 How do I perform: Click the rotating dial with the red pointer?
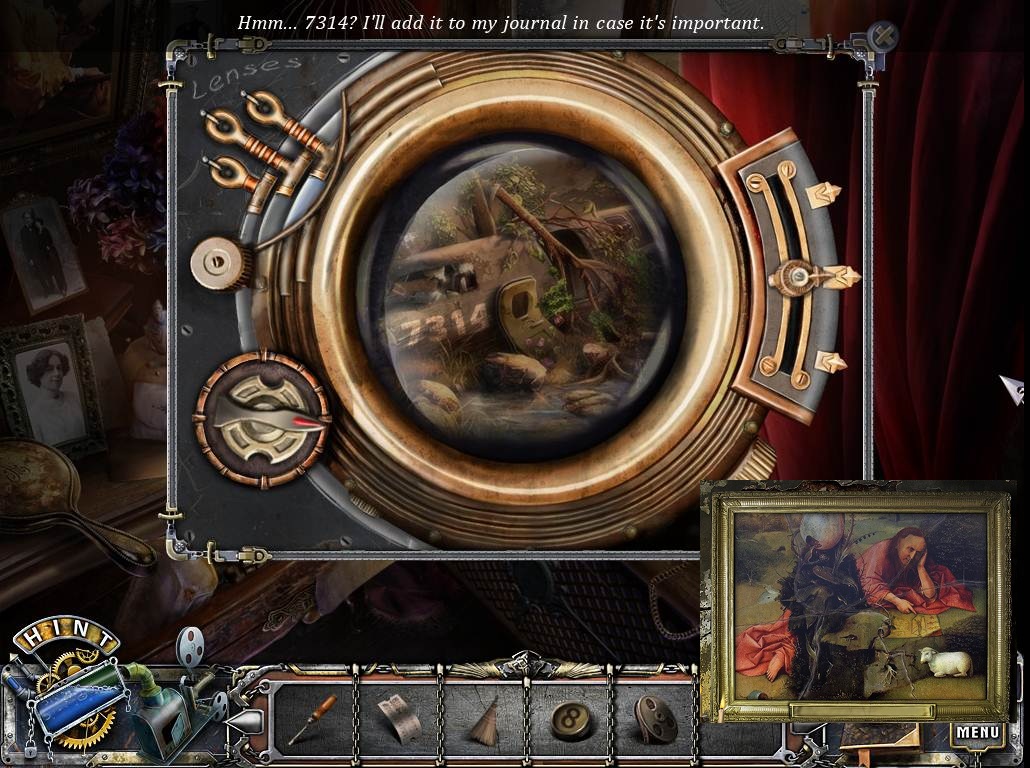click(262, 419)
